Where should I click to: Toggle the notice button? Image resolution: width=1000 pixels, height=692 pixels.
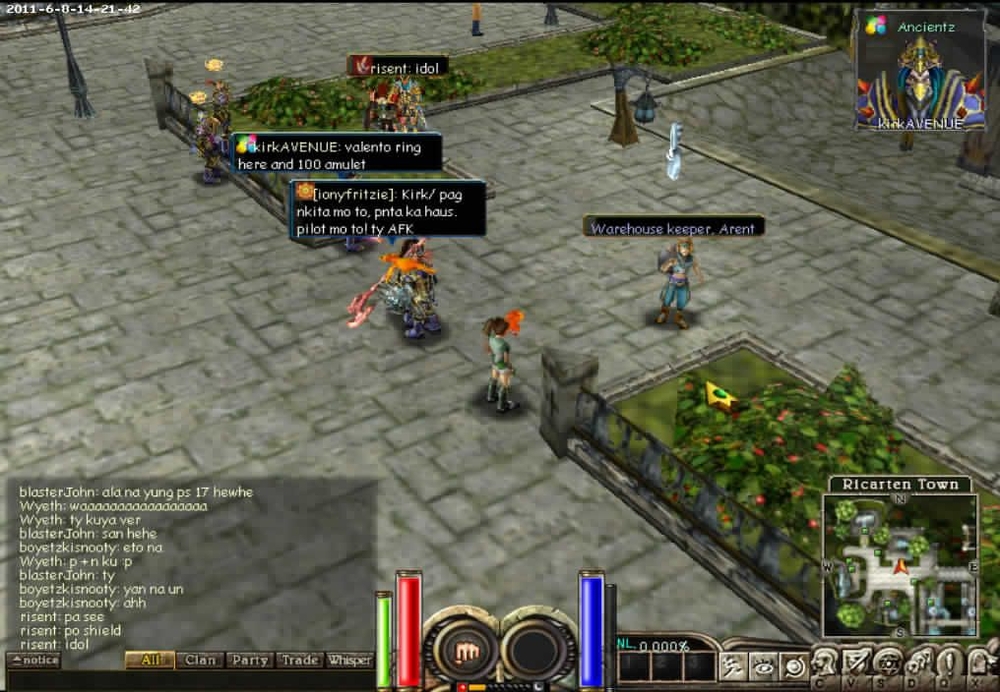click(x=34, y=660)
